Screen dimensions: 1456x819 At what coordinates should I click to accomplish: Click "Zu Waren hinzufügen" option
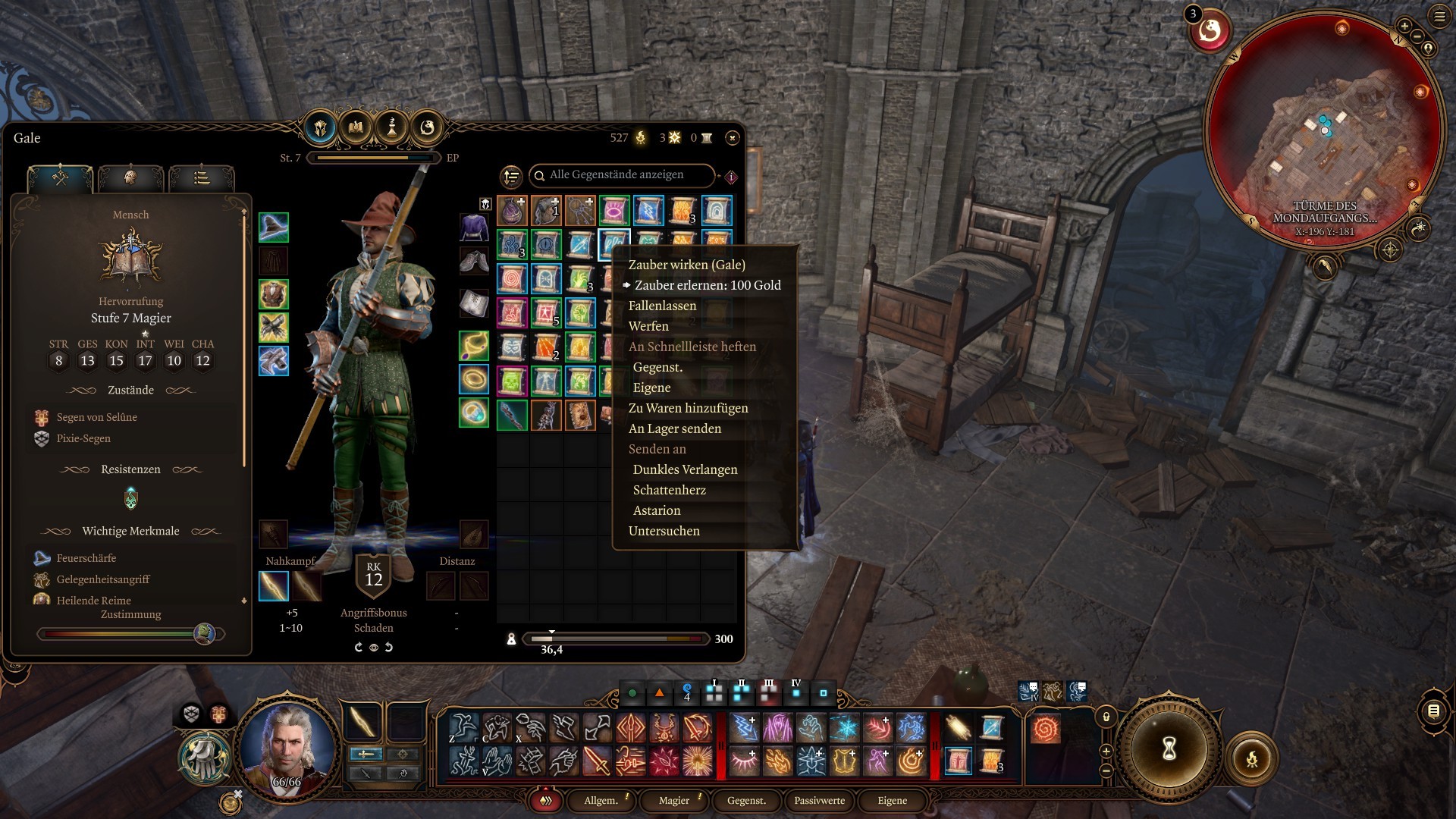pyautogui.click(x=688, y=408)
